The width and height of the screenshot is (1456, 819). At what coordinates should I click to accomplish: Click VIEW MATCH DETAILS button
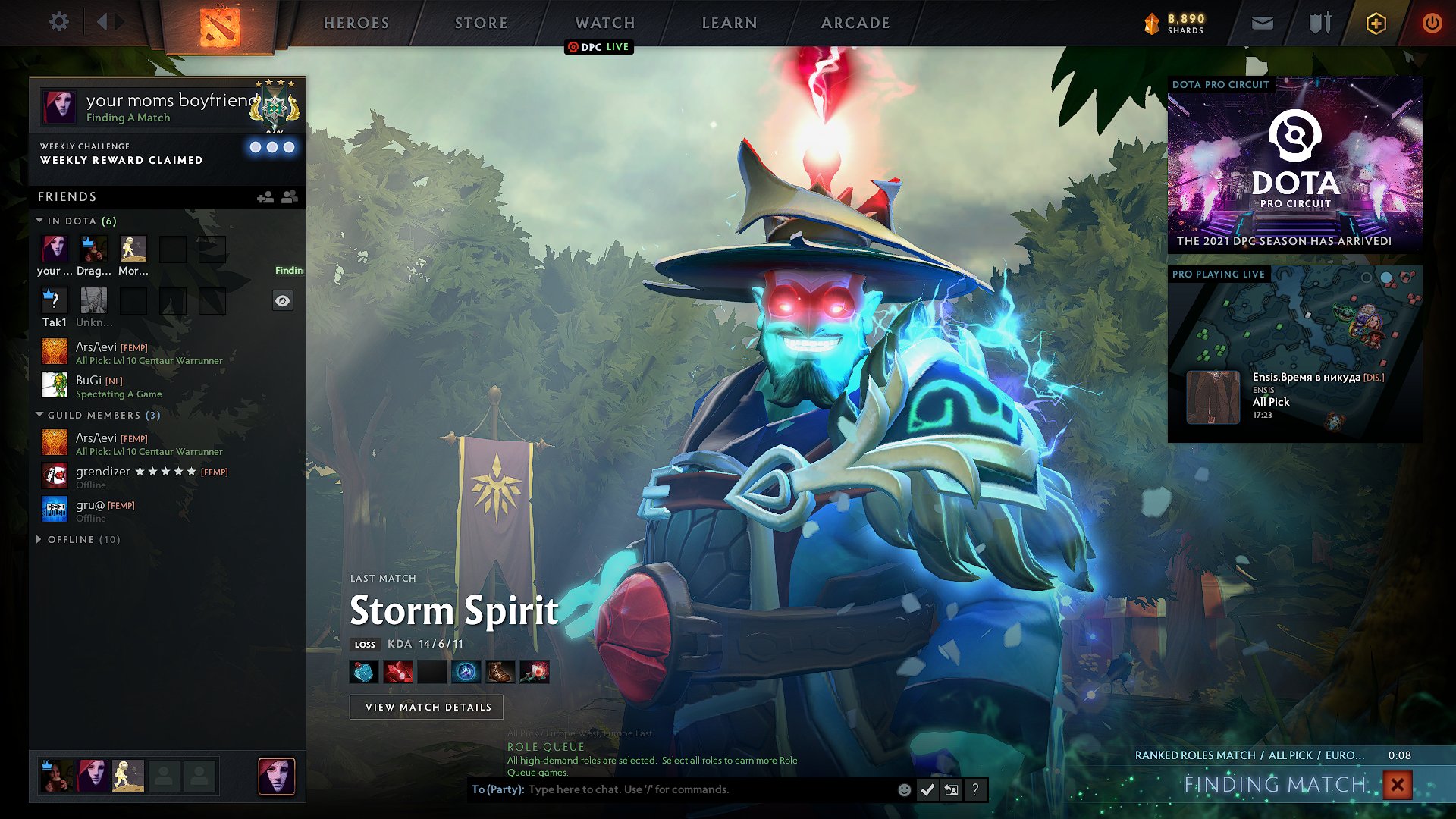(425, 706)
